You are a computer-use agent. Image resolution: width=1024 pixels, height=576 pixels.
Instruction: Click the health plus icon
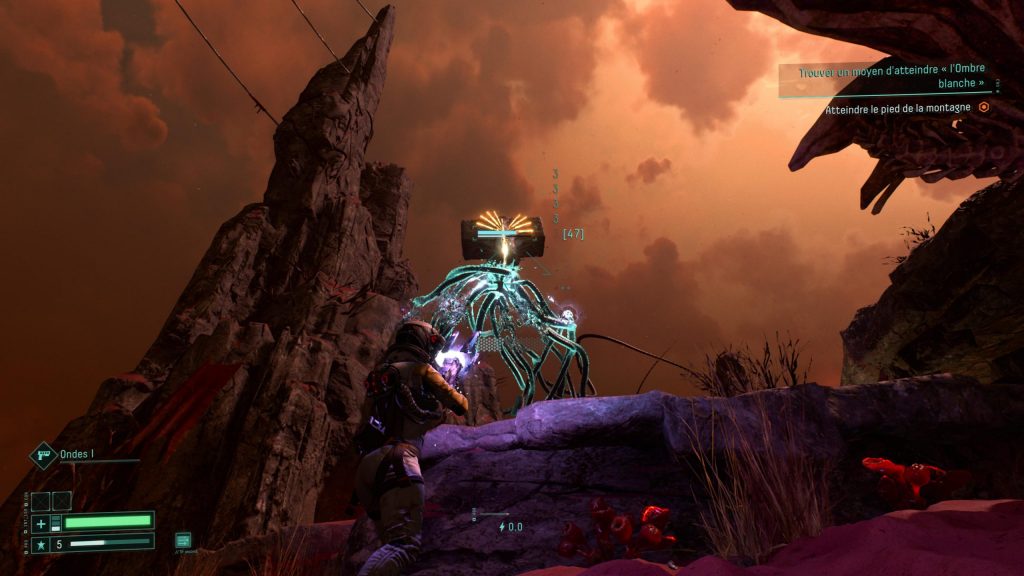[41, 523]
